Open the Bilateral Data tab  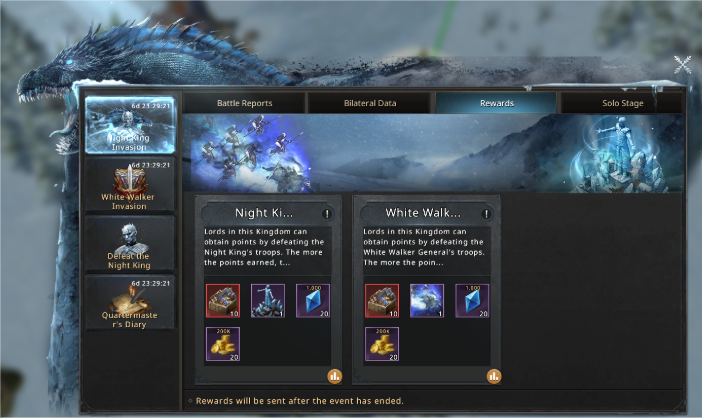369,103
